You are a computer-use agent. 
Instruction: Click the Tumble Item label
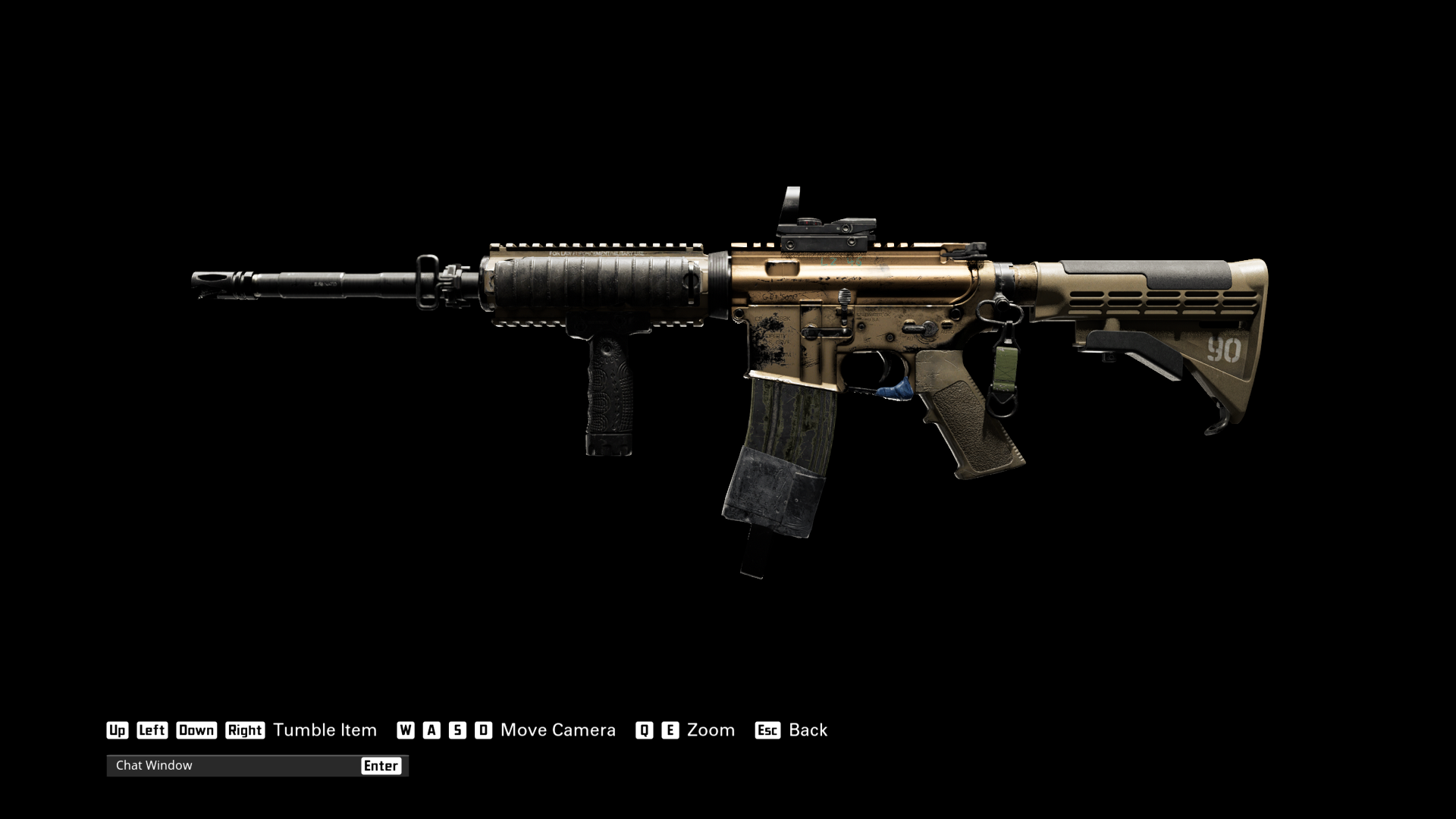326,730
